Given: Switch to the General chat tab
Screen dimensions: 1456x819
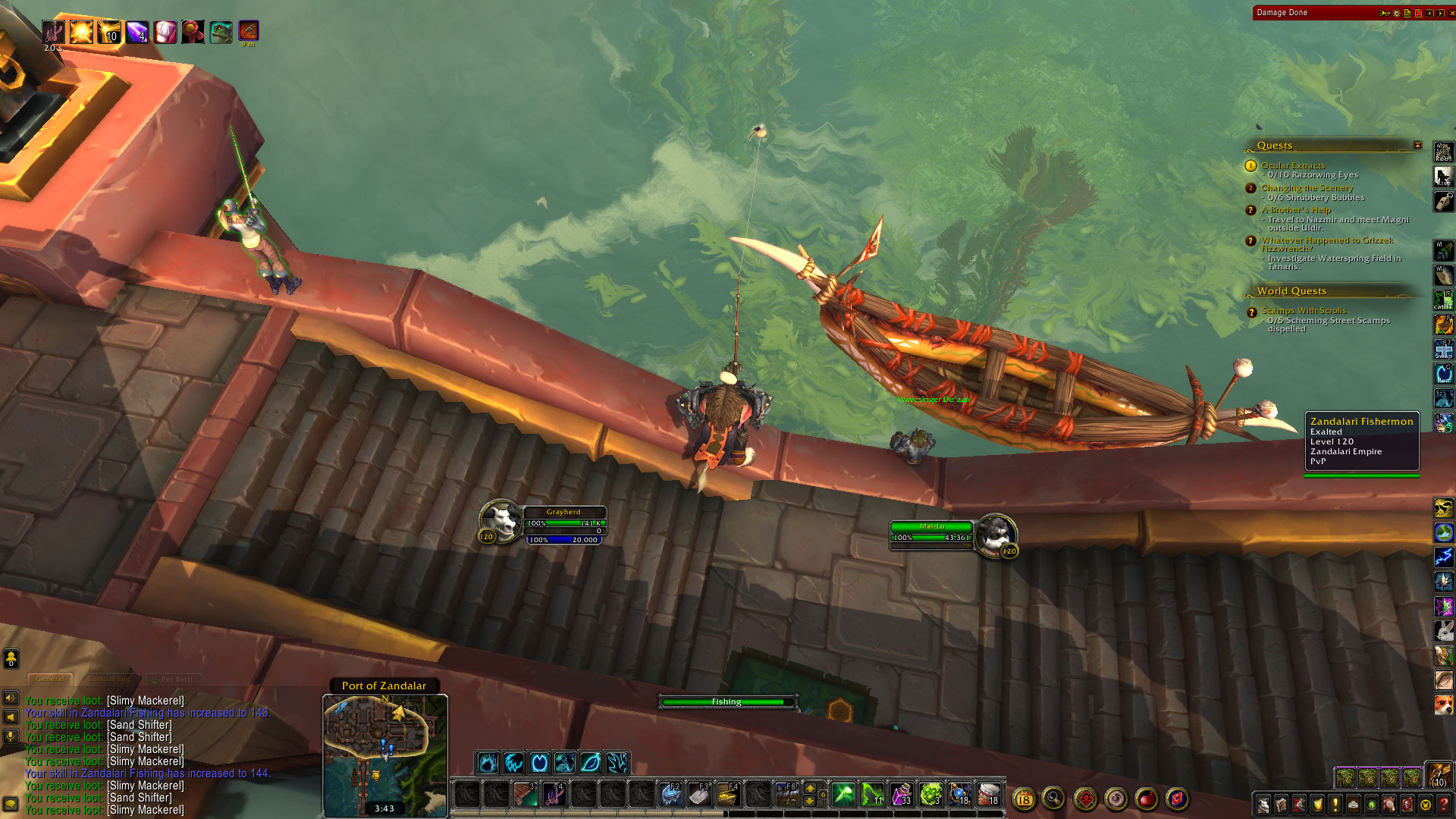Looking at the screenshot, I should 50,679.
